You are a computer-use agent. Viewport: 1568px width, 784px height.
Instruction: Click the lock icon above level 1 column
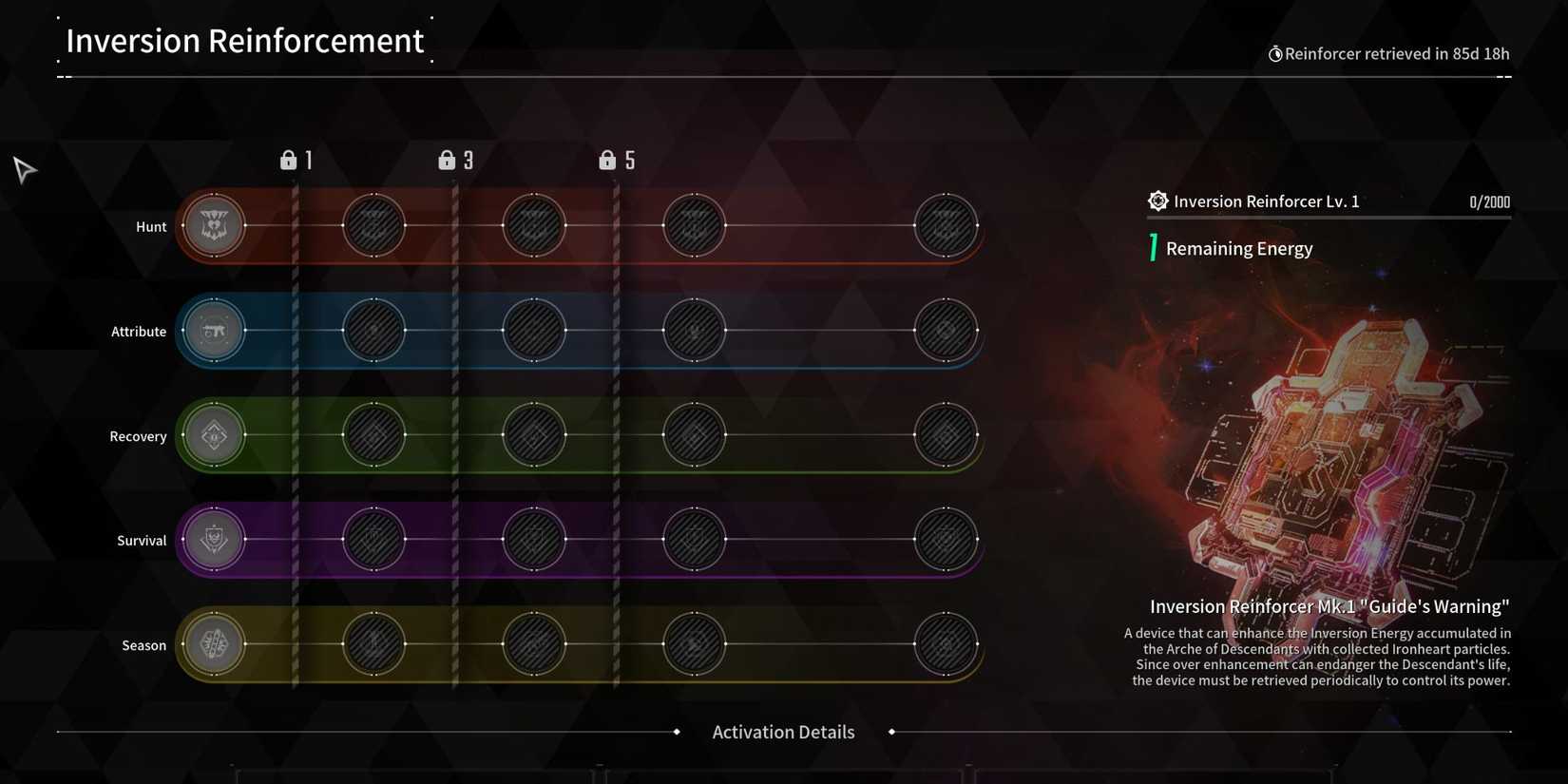click(289, 160)
